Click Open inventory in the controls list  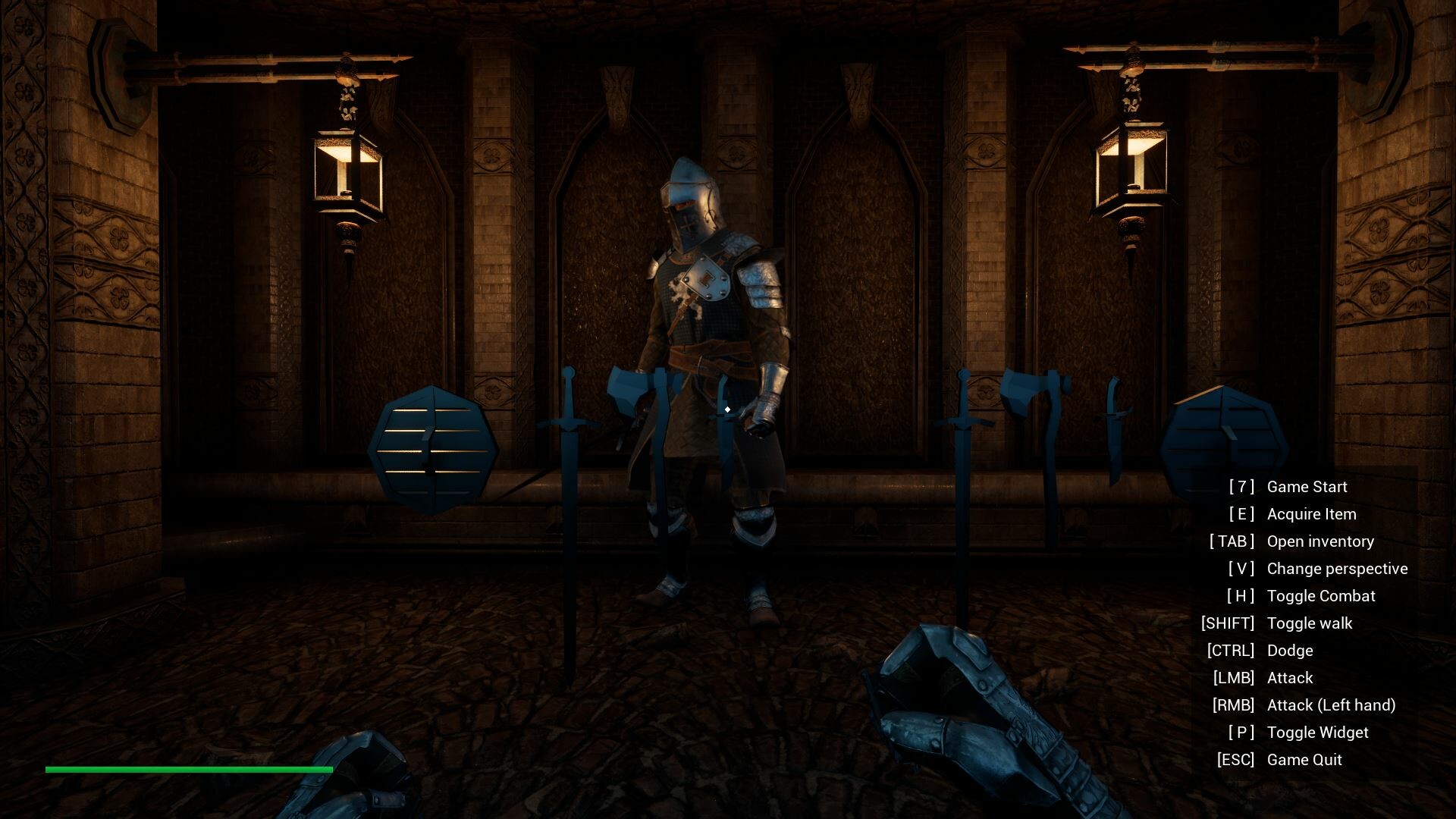point(1320,541)
